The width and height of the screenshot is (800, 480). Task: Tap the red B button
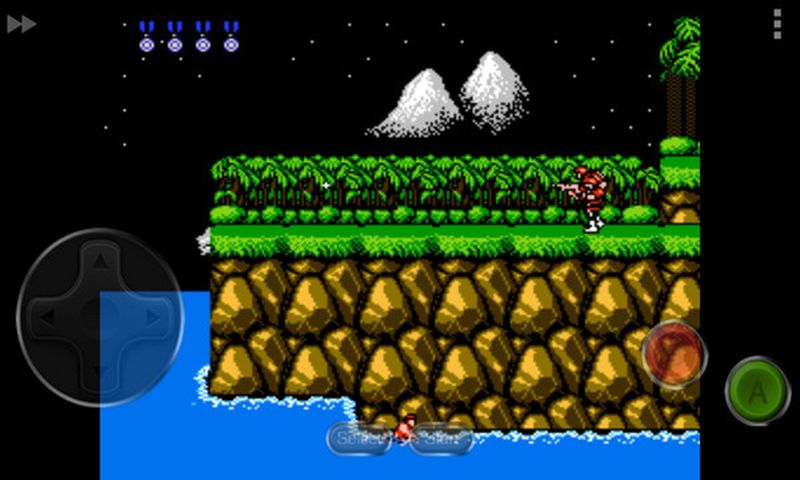click(674, 354)
